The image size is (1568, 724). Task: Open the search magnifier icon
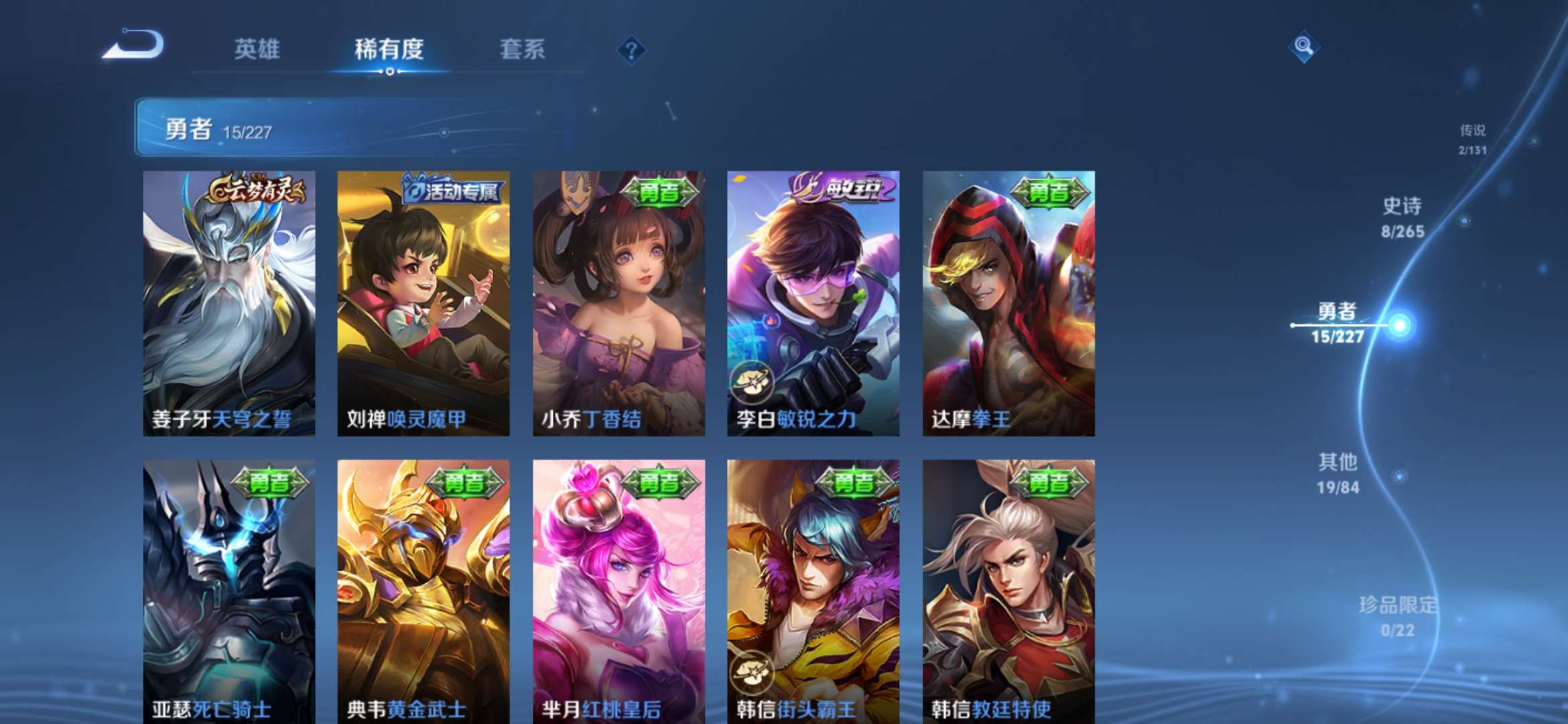coord(1304,46)
